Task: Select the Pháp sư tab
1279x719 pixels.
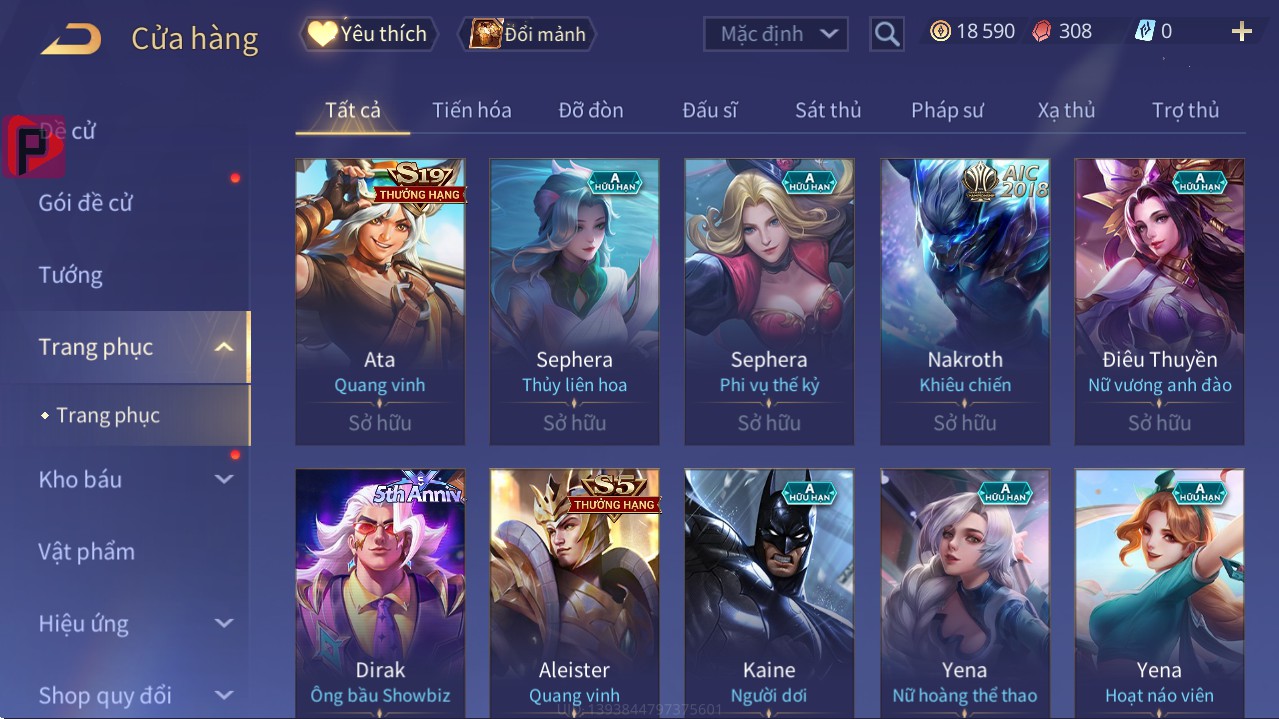Action: point(947,110)
